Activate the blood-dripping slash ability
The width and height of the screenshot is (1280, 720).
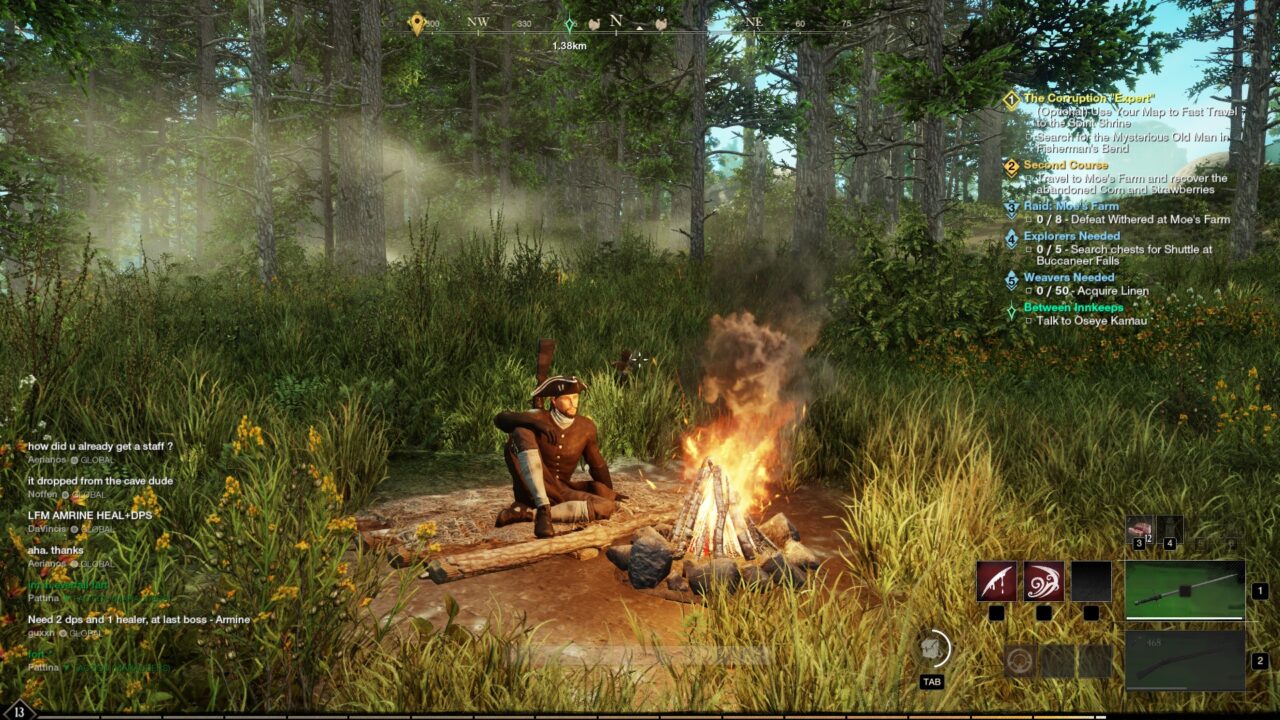(x=996, y=581)
